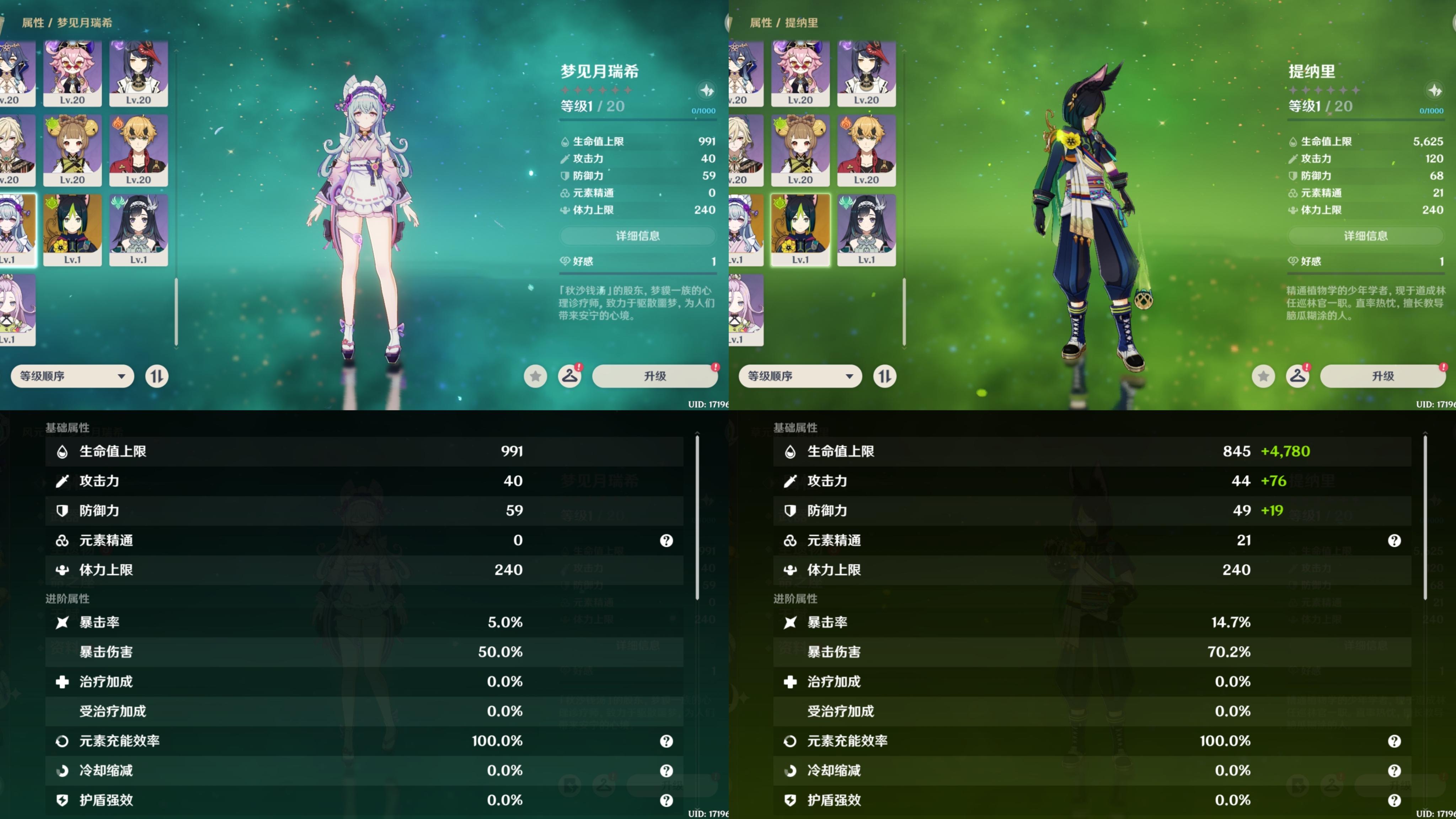The width and height of the screenshot is (1456, 819).
Task: Toggle the favorite star for 提纳里
Action: [1263, 376]
